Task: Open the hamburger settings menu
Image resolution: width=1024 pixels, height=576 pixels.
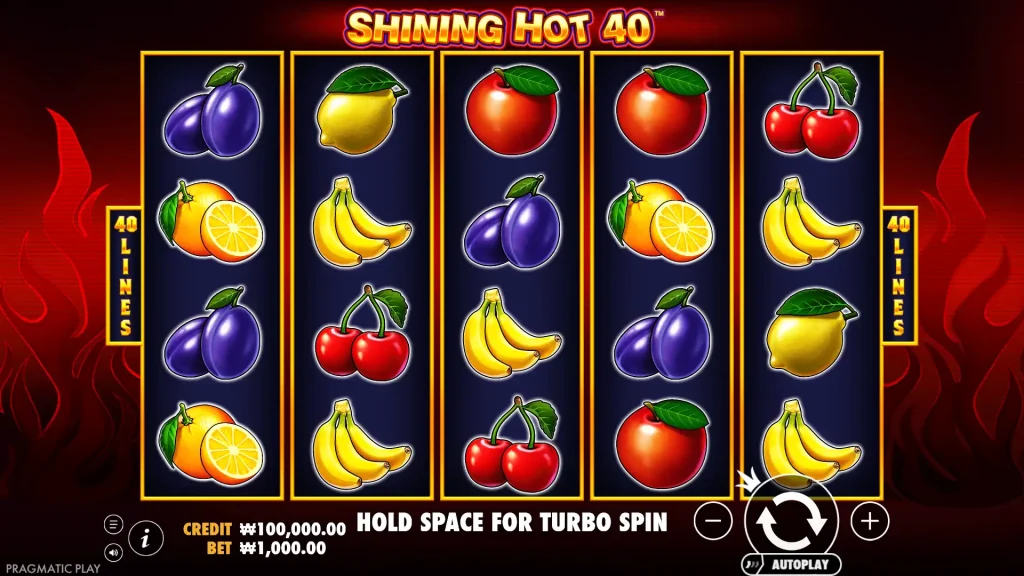Action: pyautogui.click(x=113, y=524)
